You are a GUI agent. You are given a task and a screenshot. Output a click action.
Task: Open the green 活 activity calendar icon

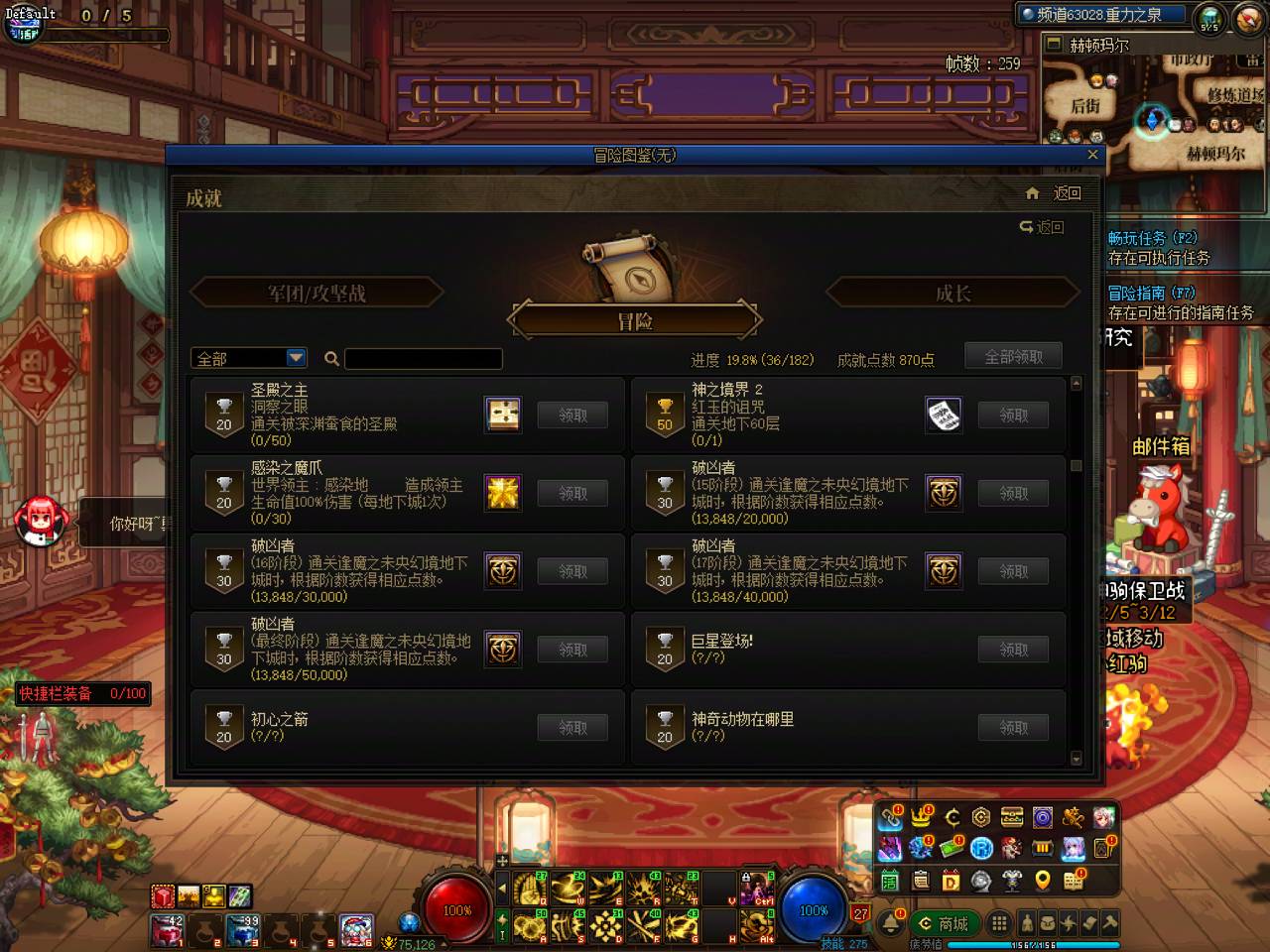coord(889,881)
